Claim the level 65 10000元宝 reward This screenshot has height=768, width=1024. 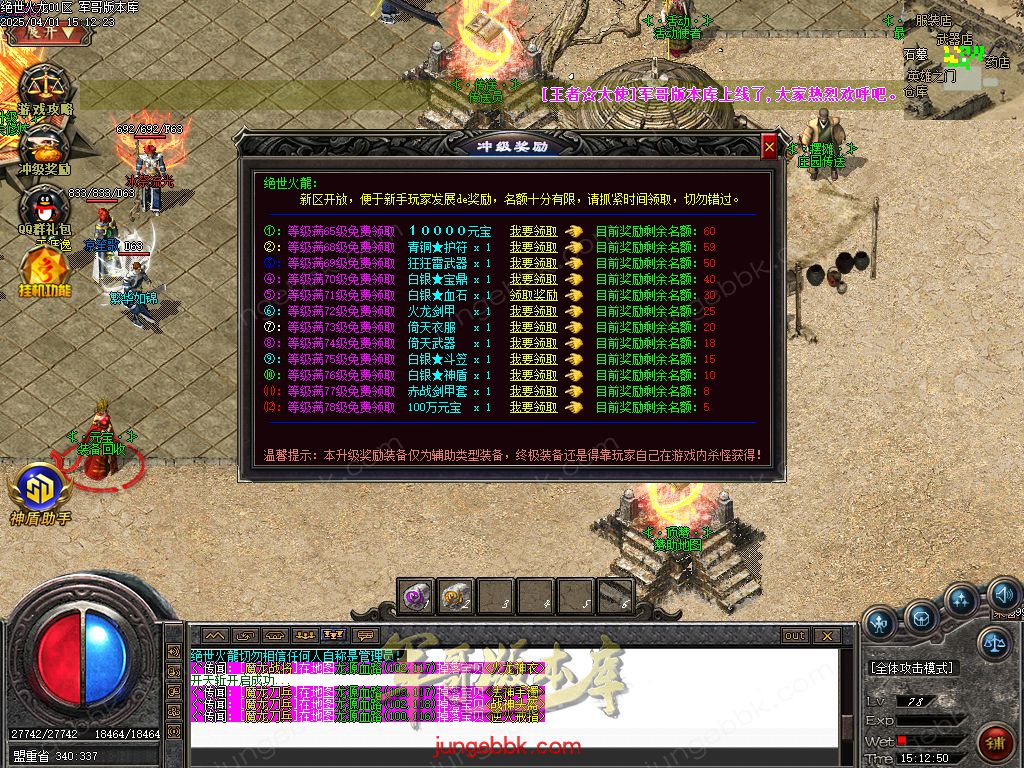tap(533, 231)
